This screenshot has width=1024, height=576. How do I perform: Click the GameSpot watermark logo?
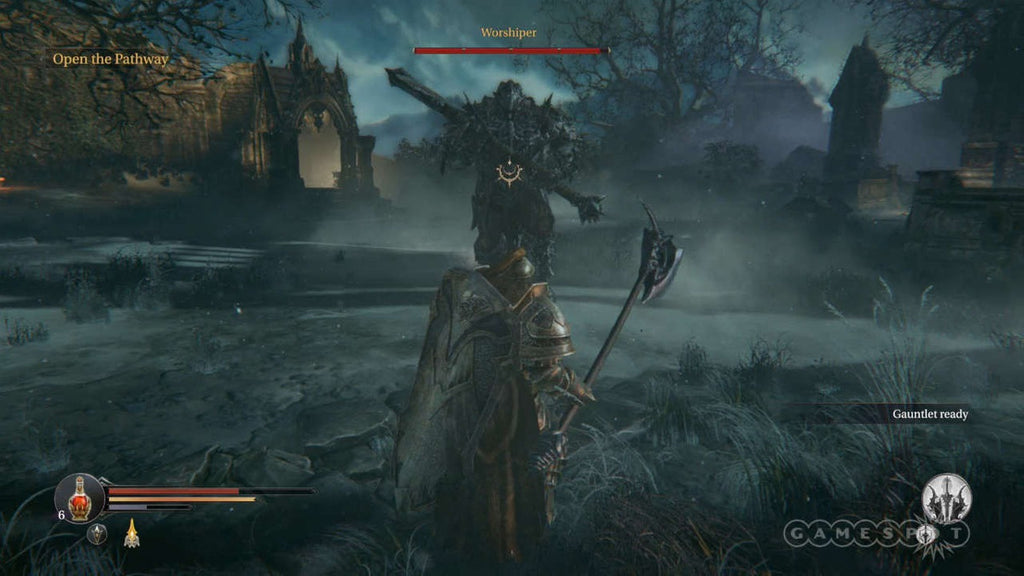click(x=876, y=534)
